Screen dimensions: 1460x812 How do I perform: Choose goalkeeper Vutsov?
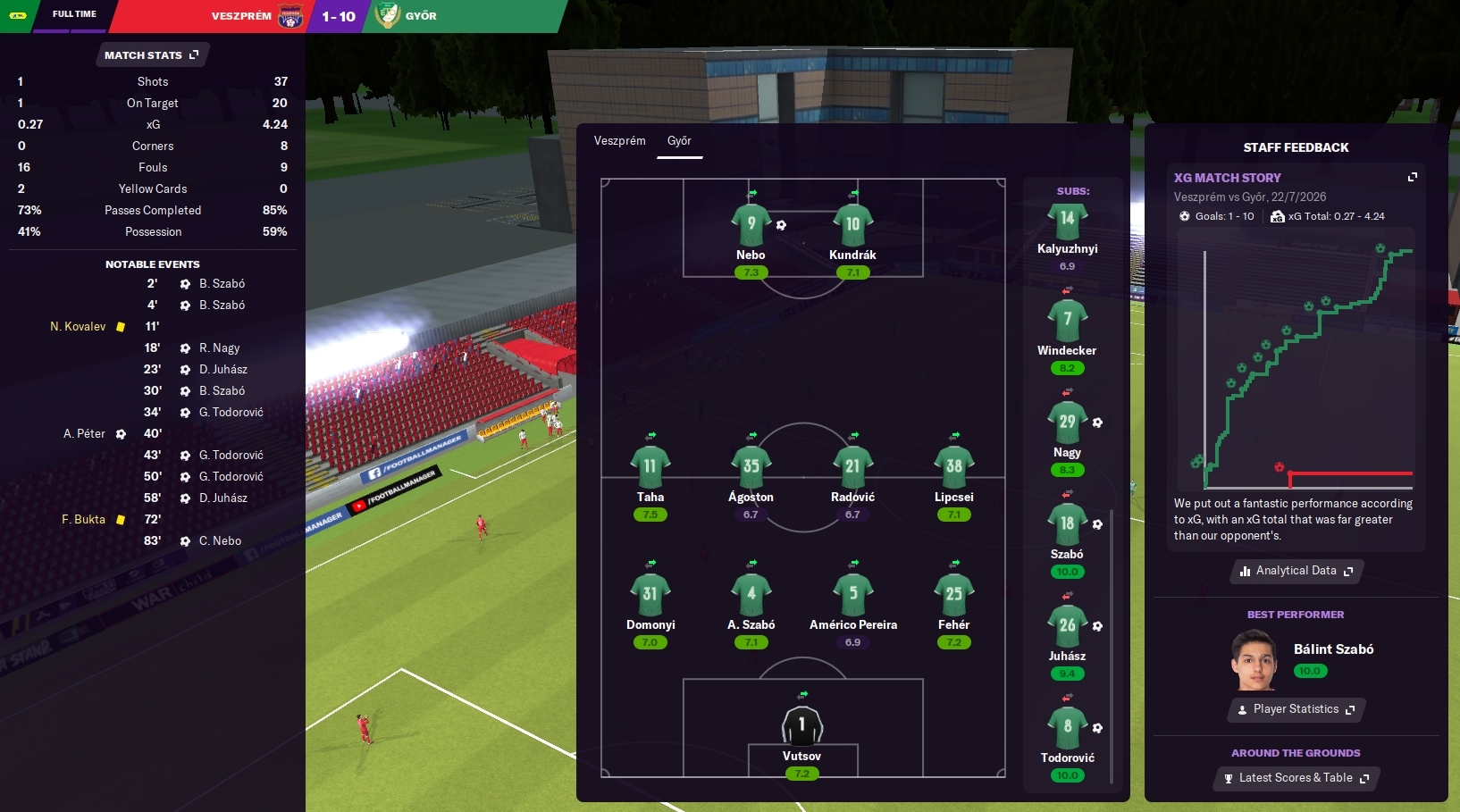801,726
